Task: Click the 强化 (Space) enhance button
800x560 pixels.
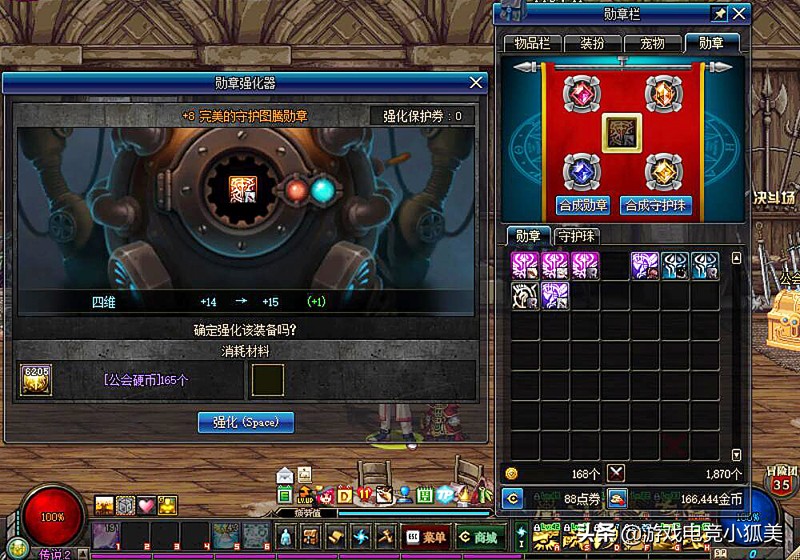Action: (x=246, y=422)
